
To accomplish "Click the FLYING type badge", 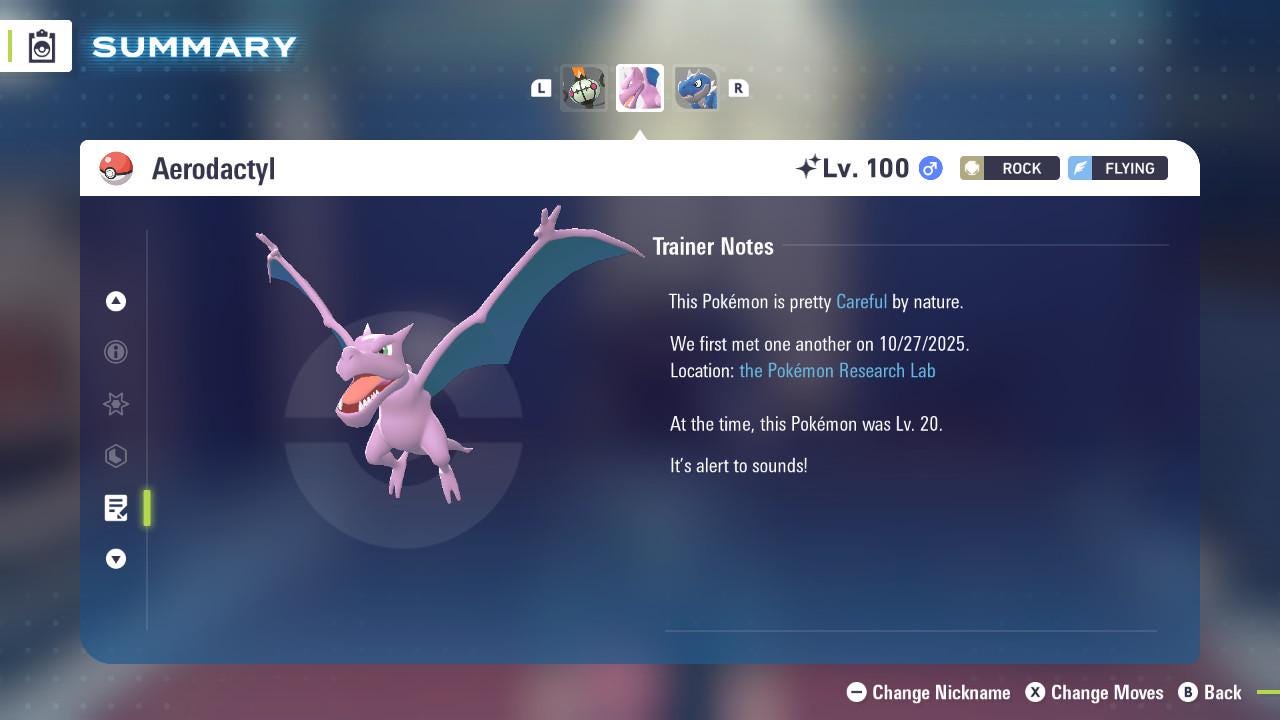I will 1117,168.
